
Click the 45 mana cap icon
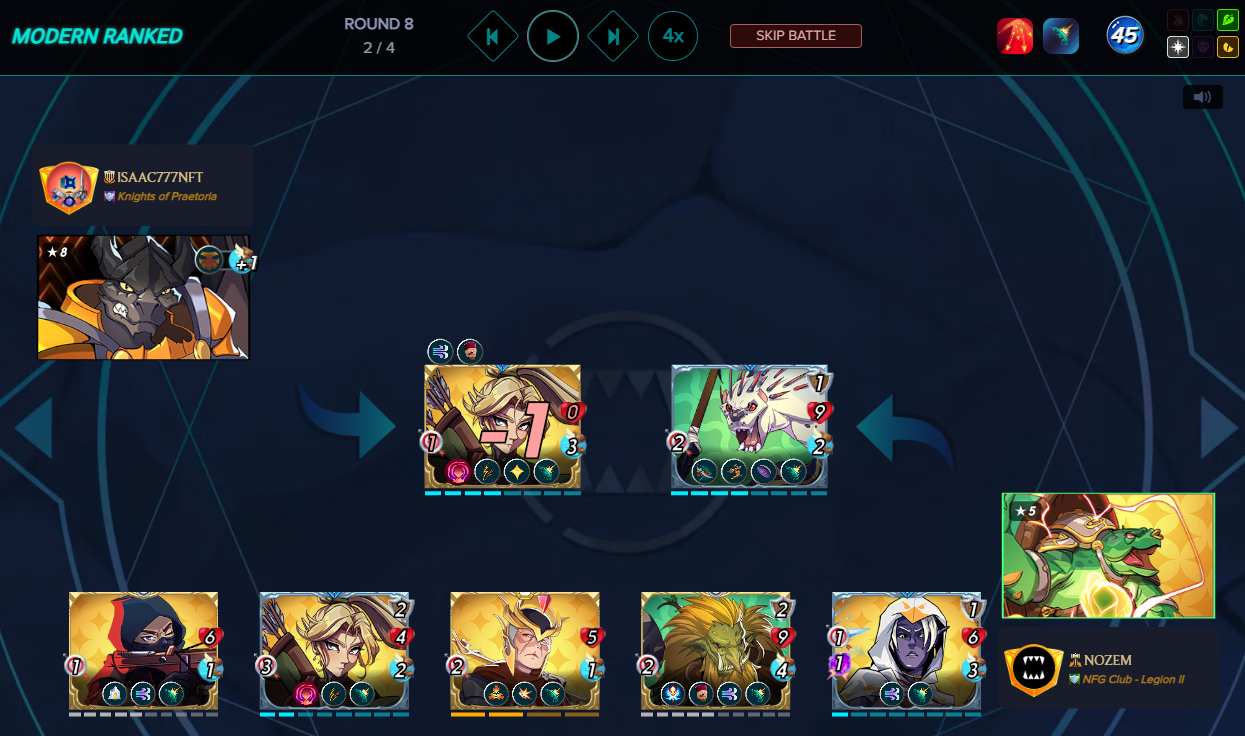coord(1125,36)
